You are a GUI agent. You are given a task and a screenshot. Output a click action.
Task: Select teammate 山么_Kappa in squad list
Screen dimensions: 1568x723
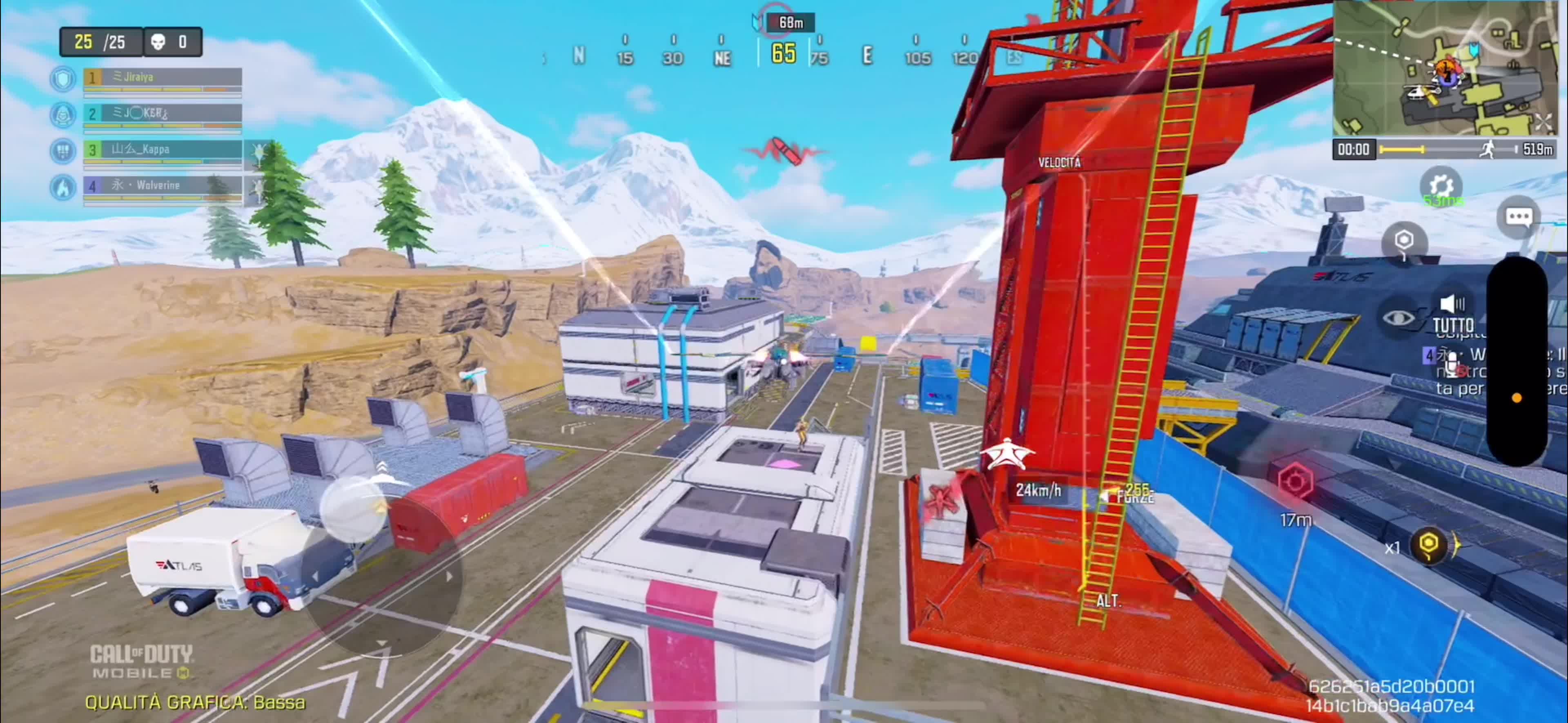pyautogui.click(x=162, y=150)
